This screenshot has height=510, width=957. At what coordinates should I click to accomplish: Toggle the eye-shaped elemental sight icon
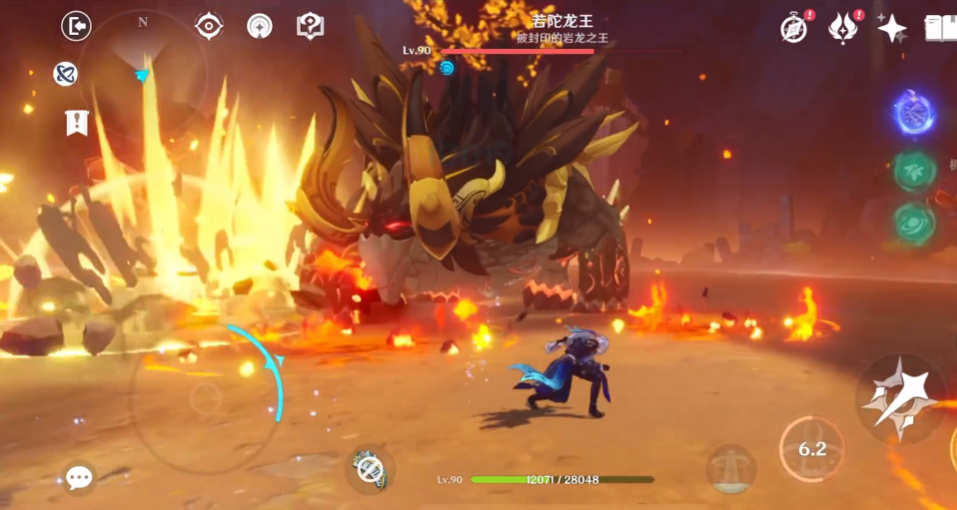[x=209, y=26]
